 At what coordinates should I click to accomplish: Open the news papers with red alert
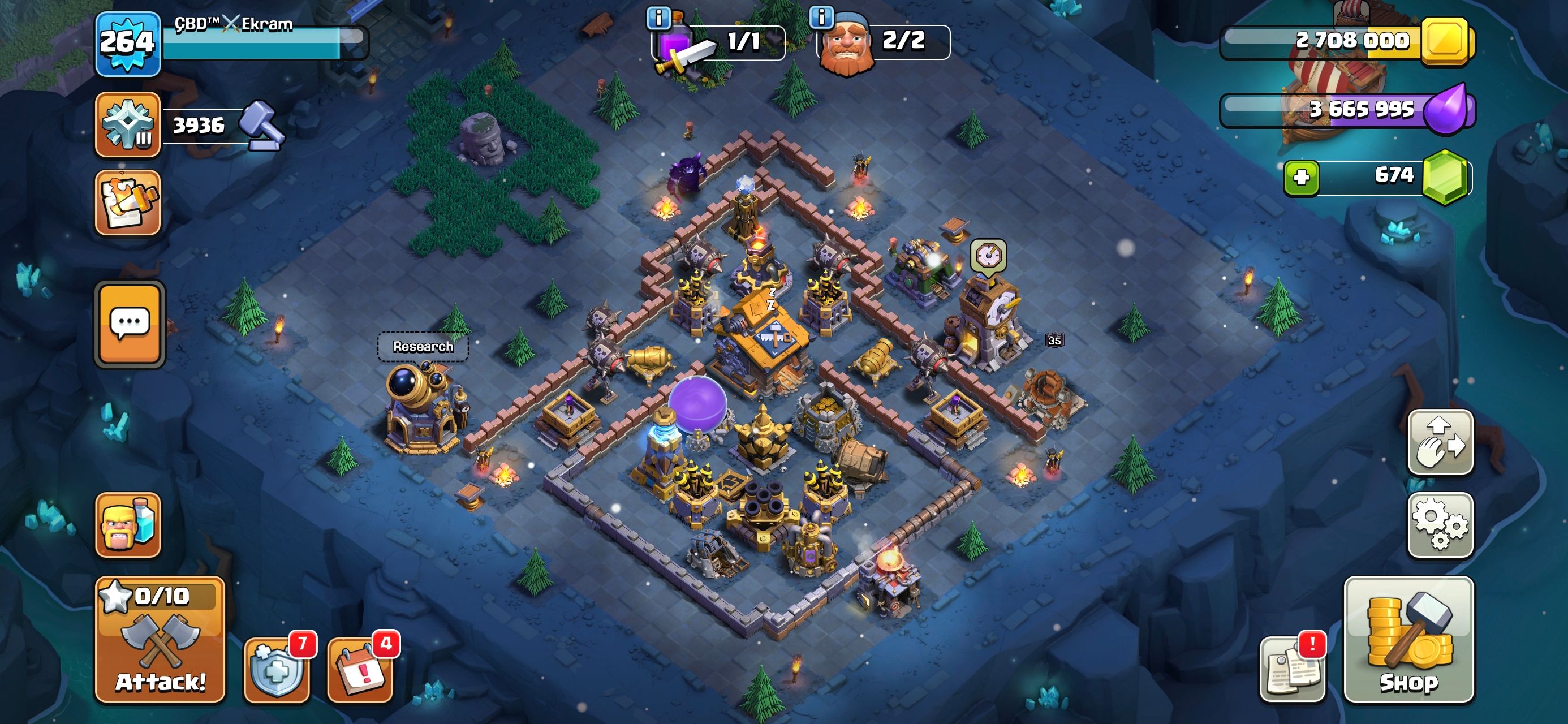(x=1291, y=669)
